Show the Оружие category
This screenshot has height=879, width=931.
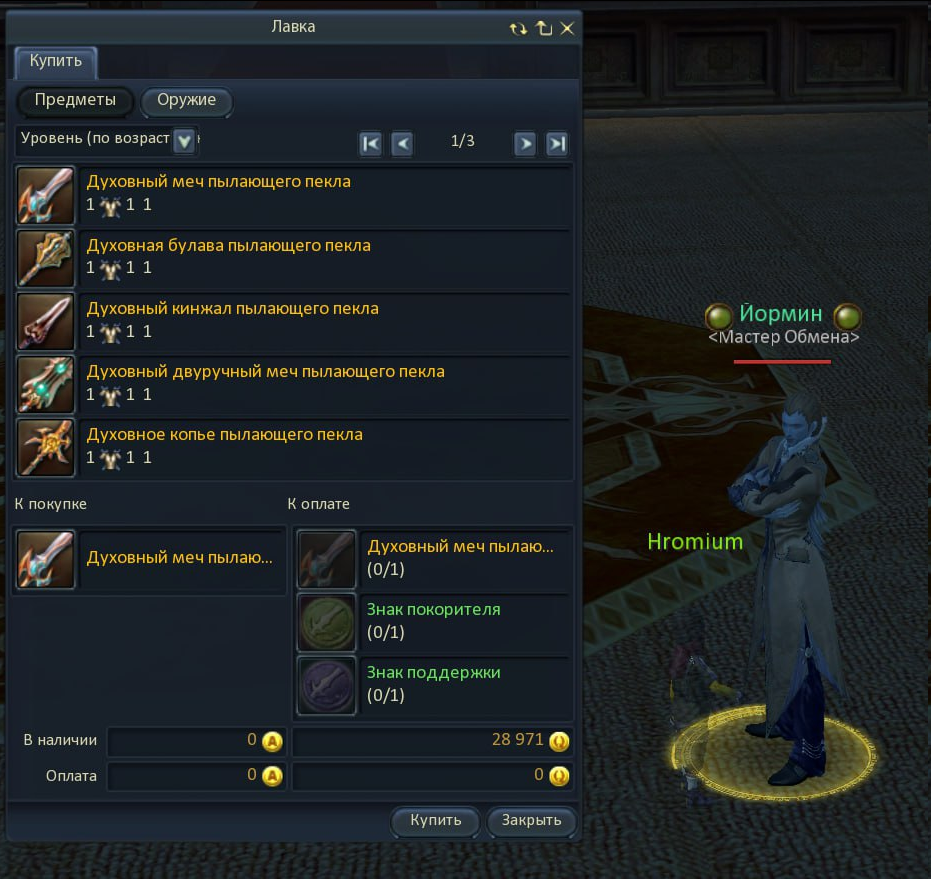point(186,101)
